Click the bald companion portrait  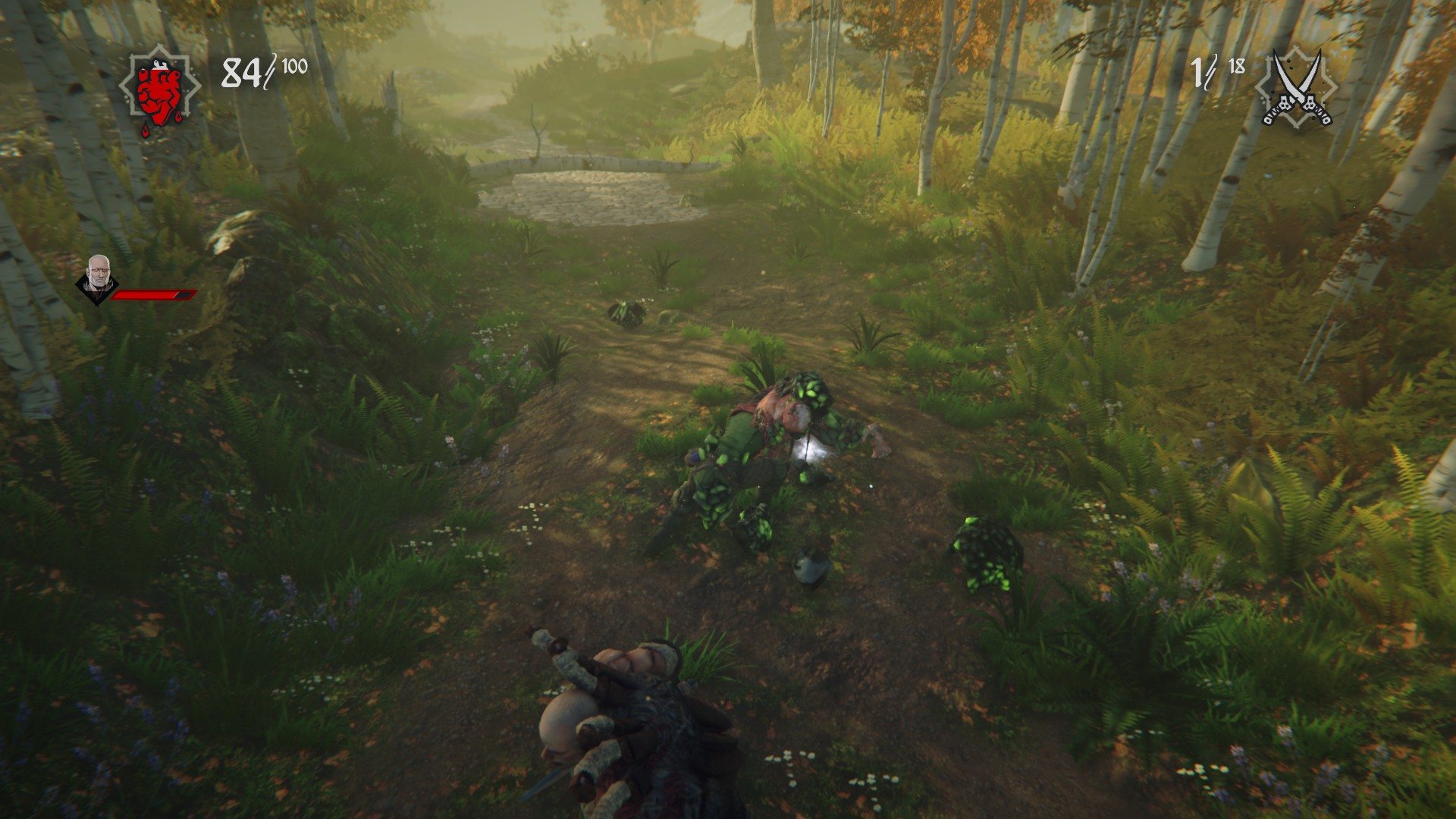tap(97, 276)
